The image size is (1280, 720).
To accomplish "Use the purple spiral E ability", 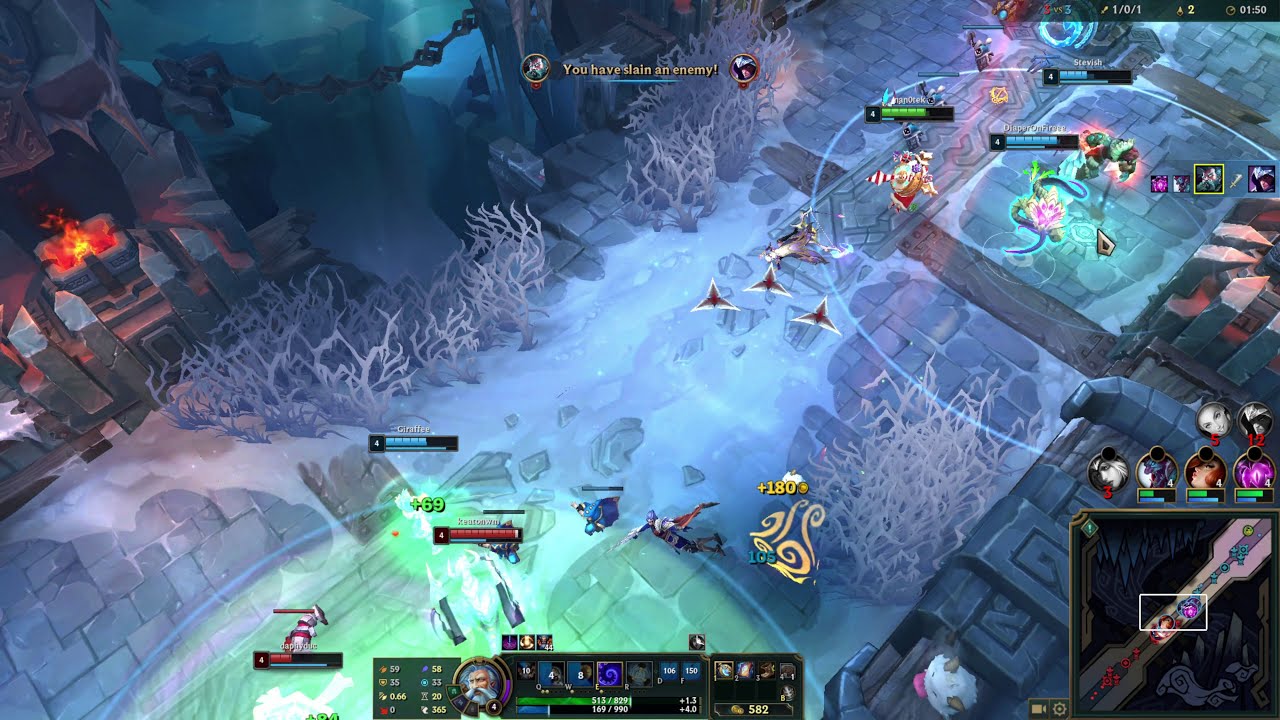I will point(609,673).
